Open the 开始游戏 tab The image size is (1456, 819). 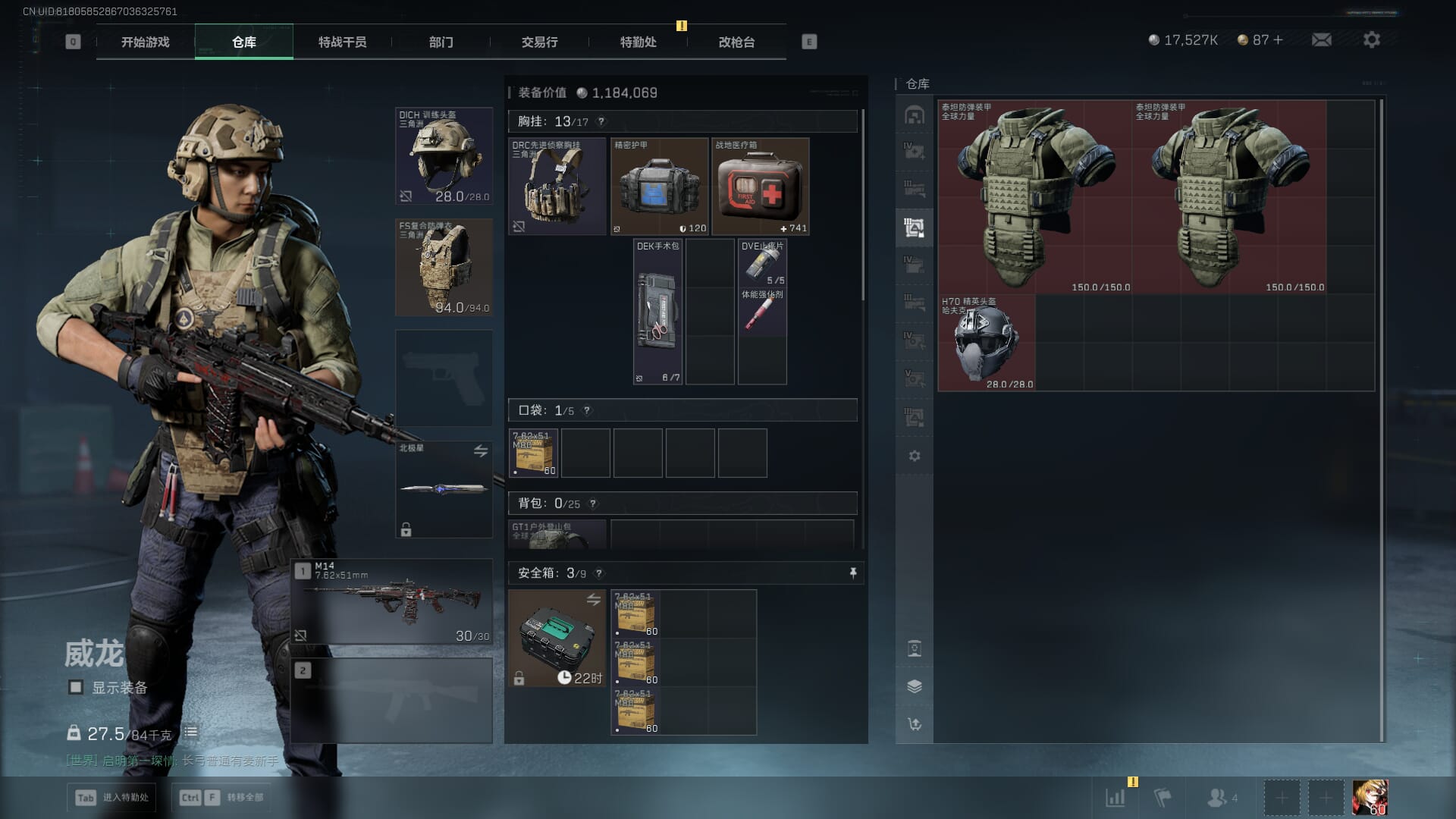pos(145,42)
